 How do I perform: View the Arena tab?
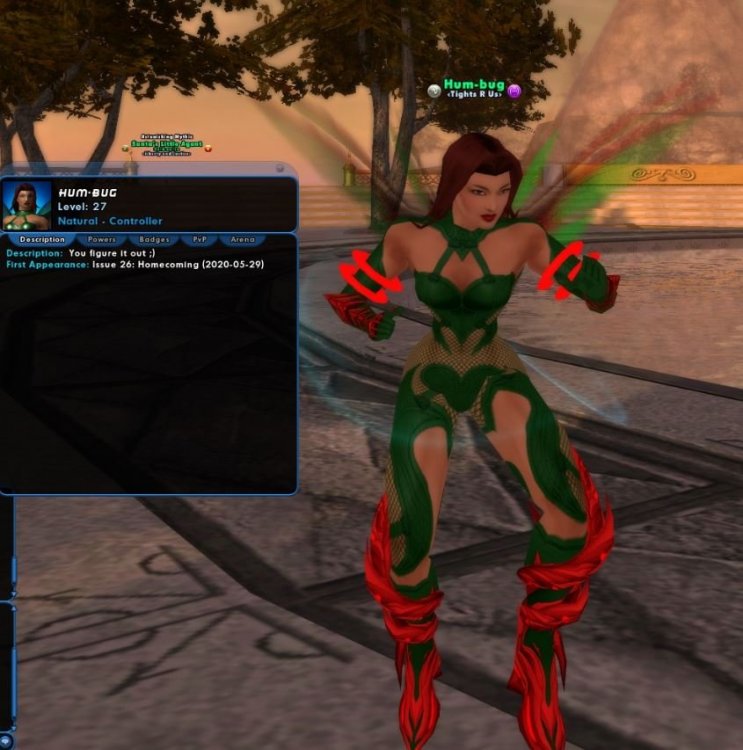pyautogui.click(x=243, y=240)
